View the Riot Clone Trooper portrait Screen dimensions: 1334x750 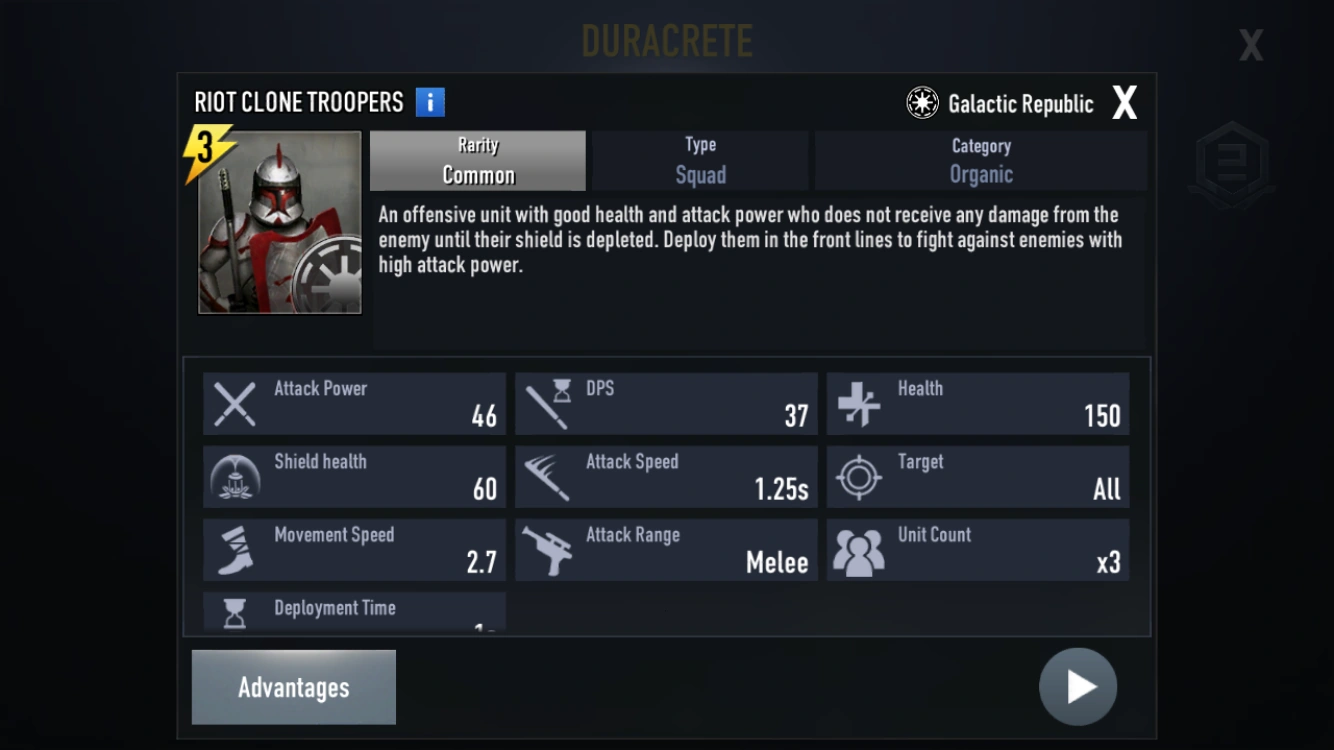[x=279, y=224]
